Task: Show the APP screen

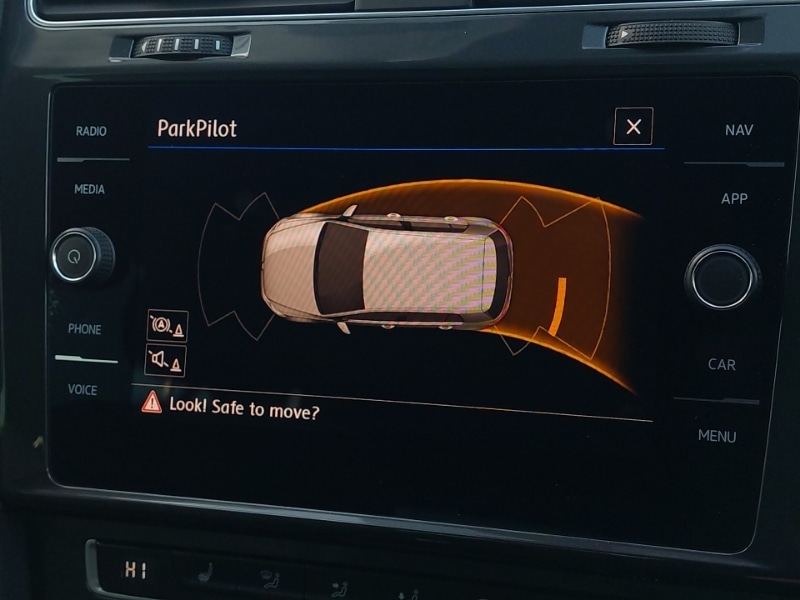Action: 734,199
